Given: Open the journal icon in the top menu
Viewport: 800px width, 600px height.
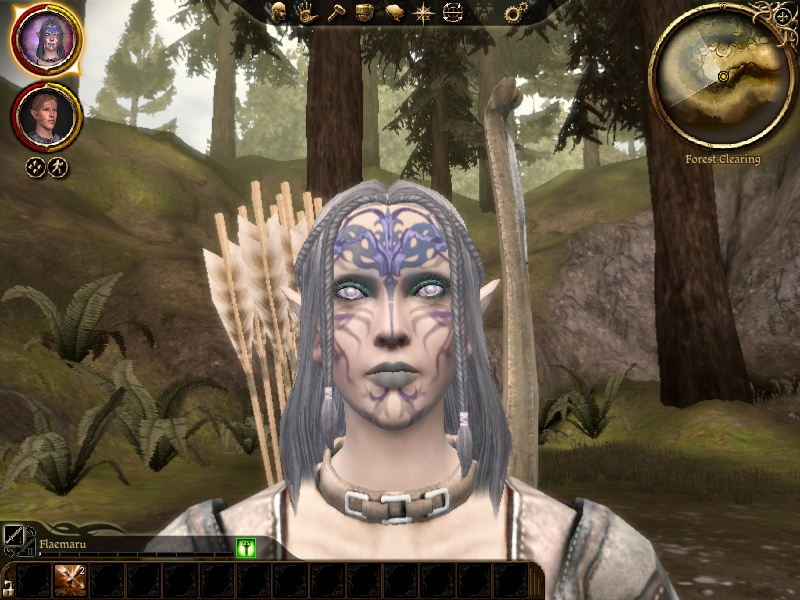Looking at the screenshot, I should (x=395, y=12).
